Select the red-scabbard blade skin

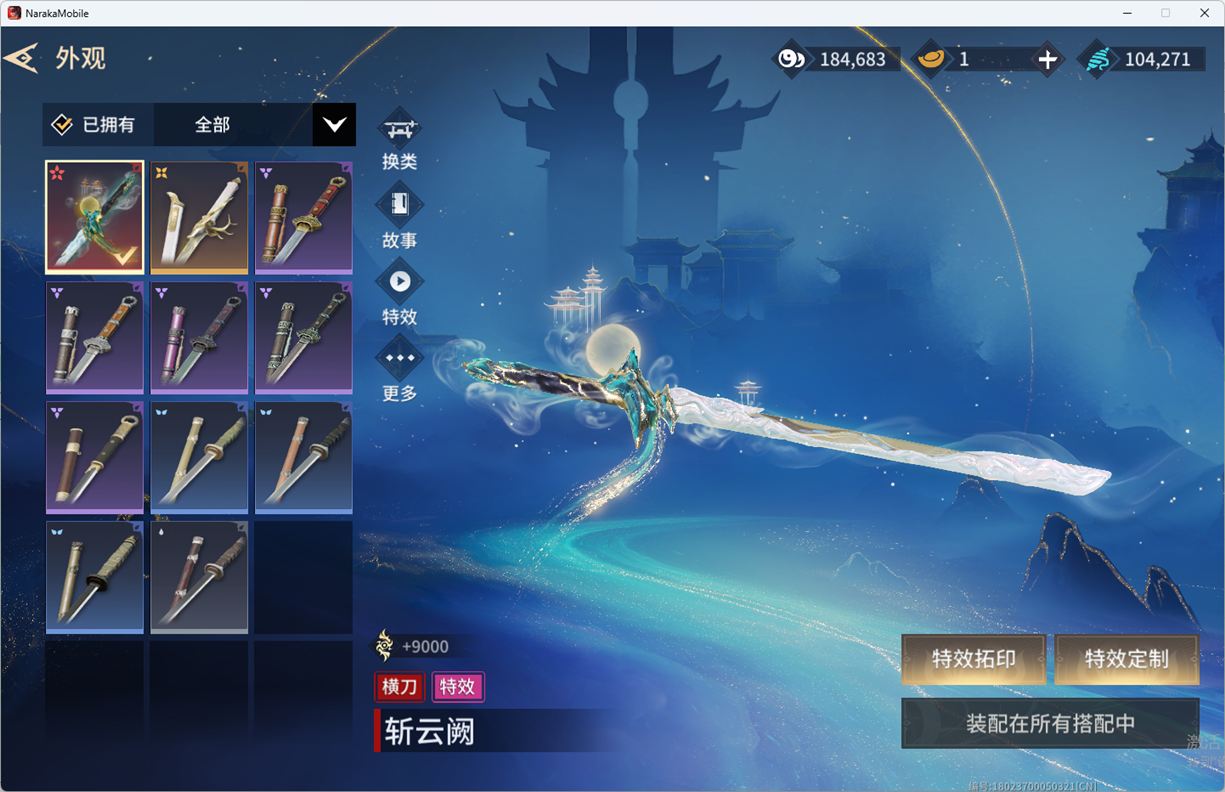(x=303, y=217)
